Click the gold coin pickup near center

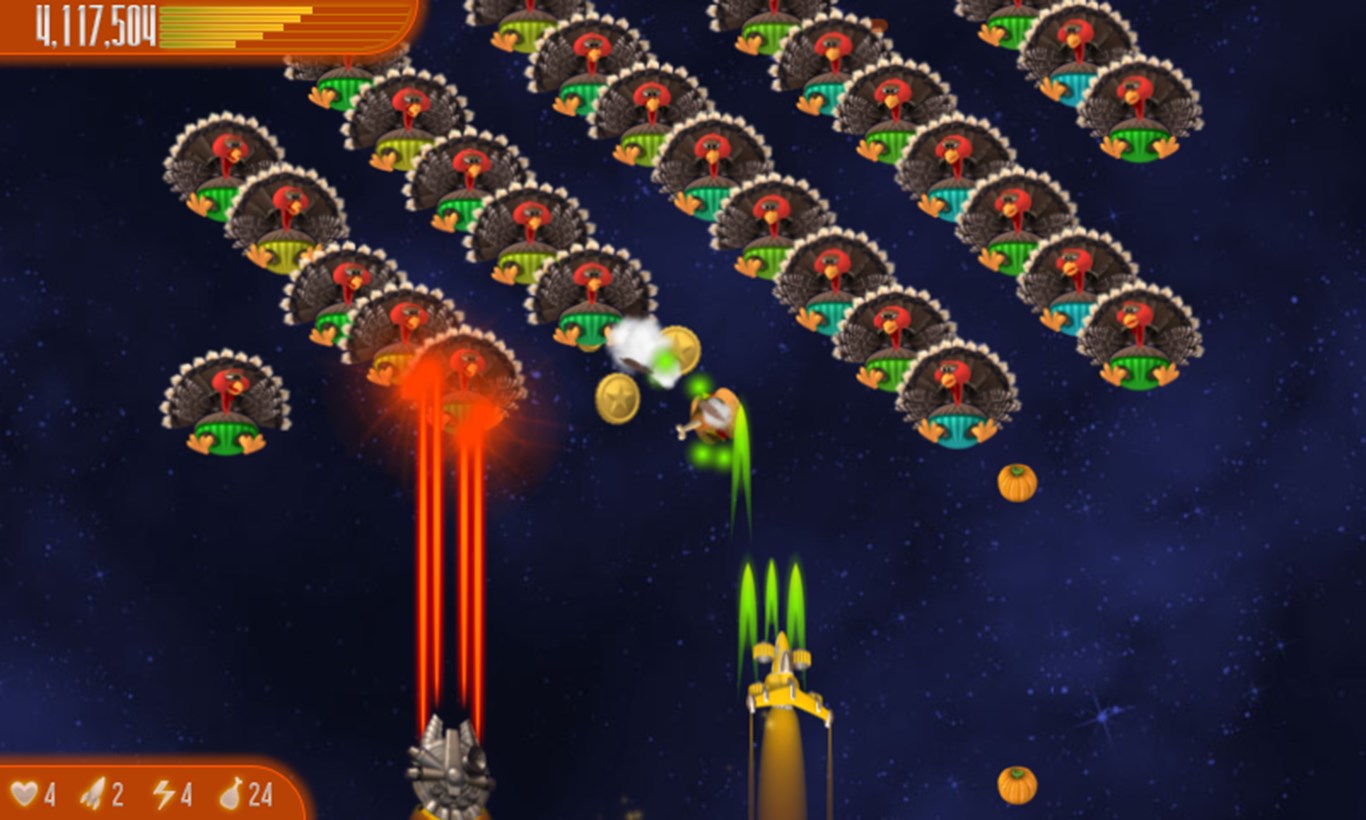pyautogui.click(x=680, y=351)
